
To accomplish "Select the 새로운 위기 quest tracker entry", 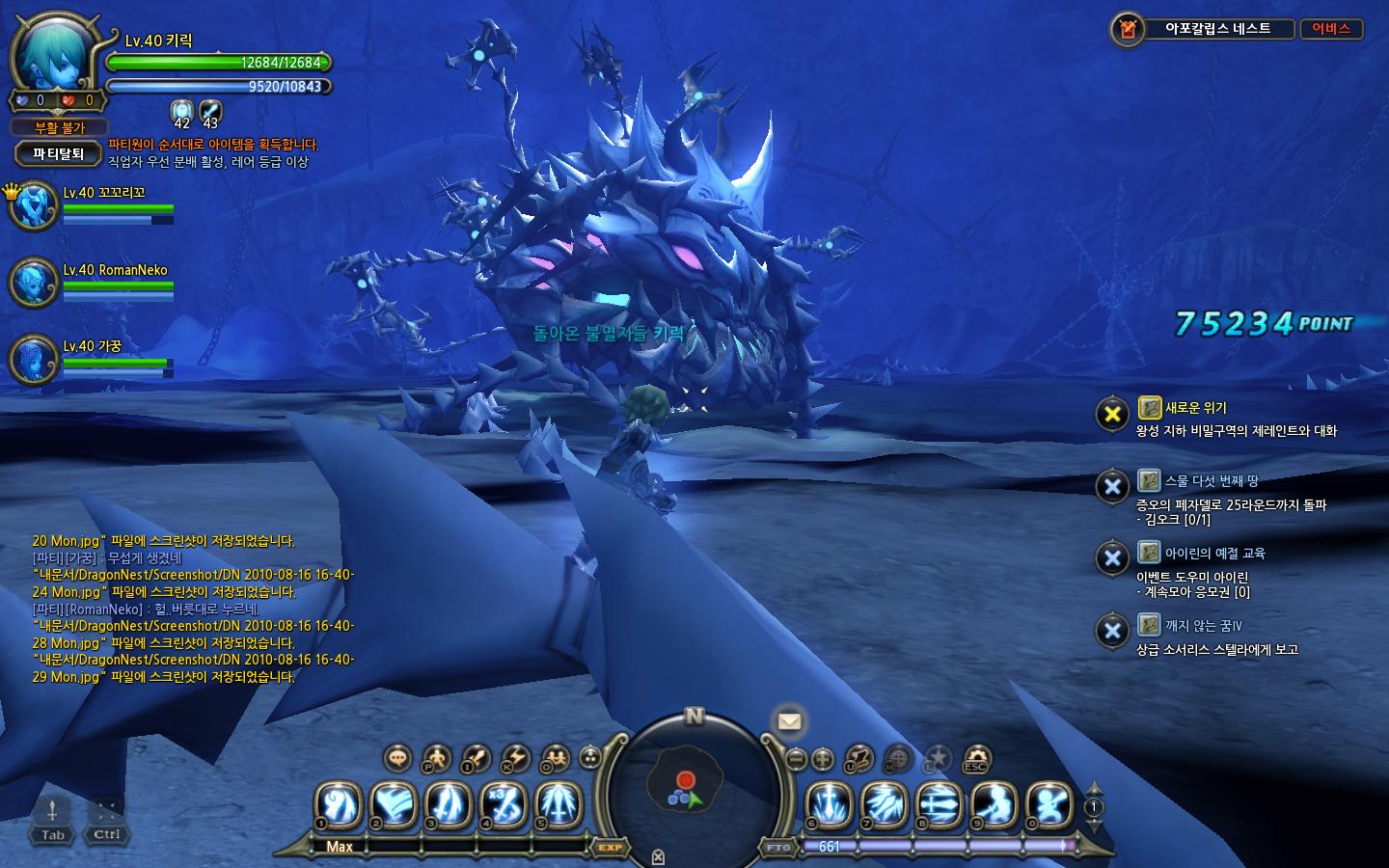I will click(1195, 408).
